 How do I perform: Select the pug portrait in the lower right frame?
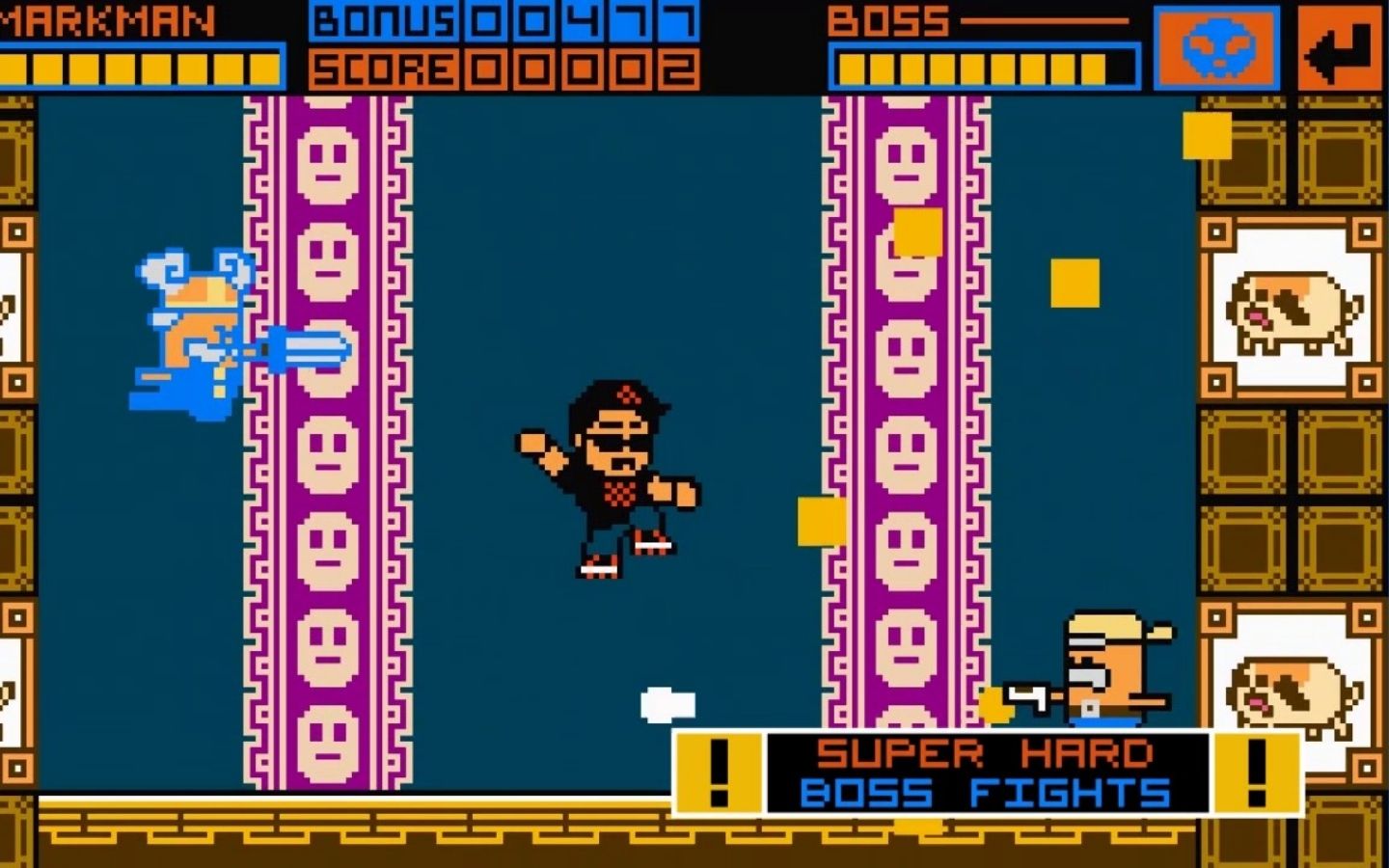tap(1291, 692)
